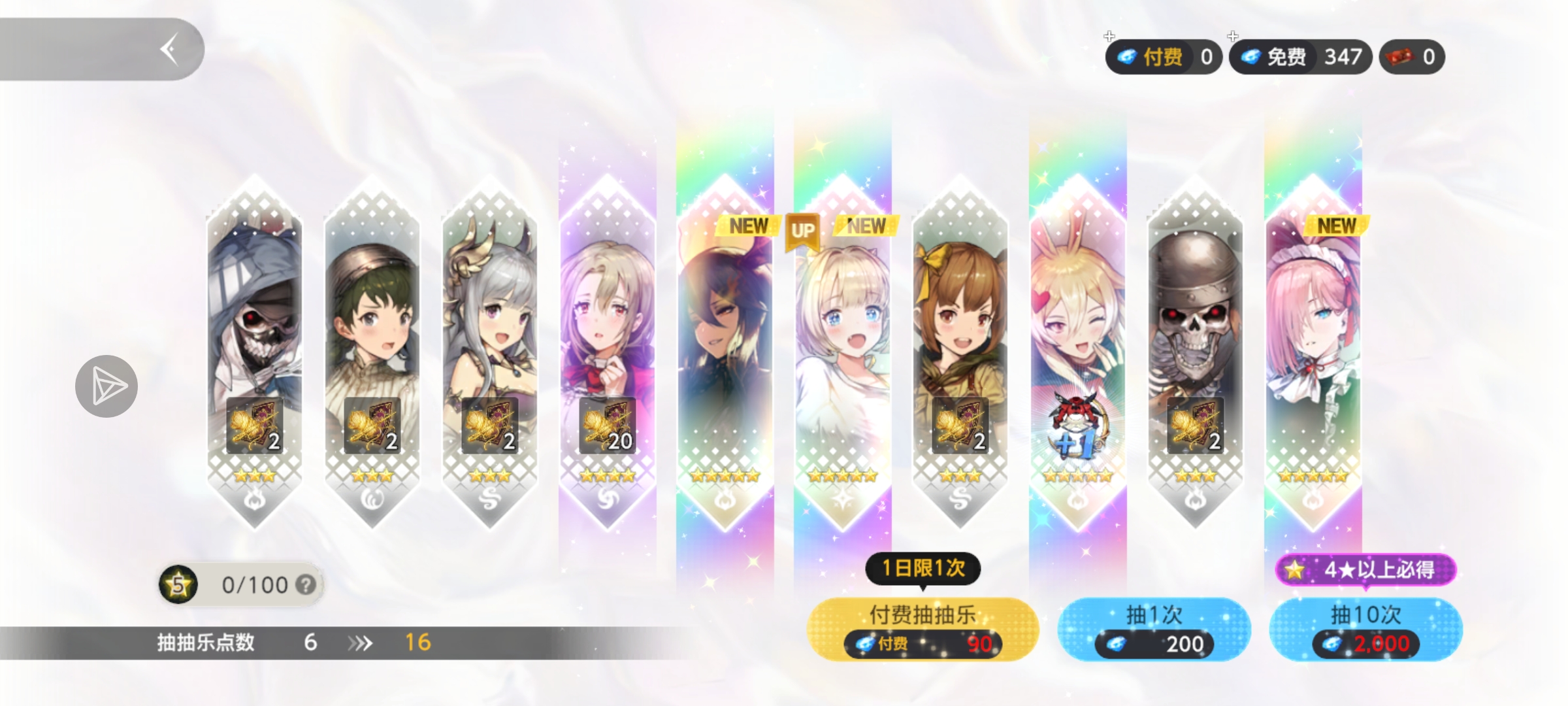Tap the red ticket currency counter
Viewport: 1568px width, 706px height.
(x=1412, y=57)
